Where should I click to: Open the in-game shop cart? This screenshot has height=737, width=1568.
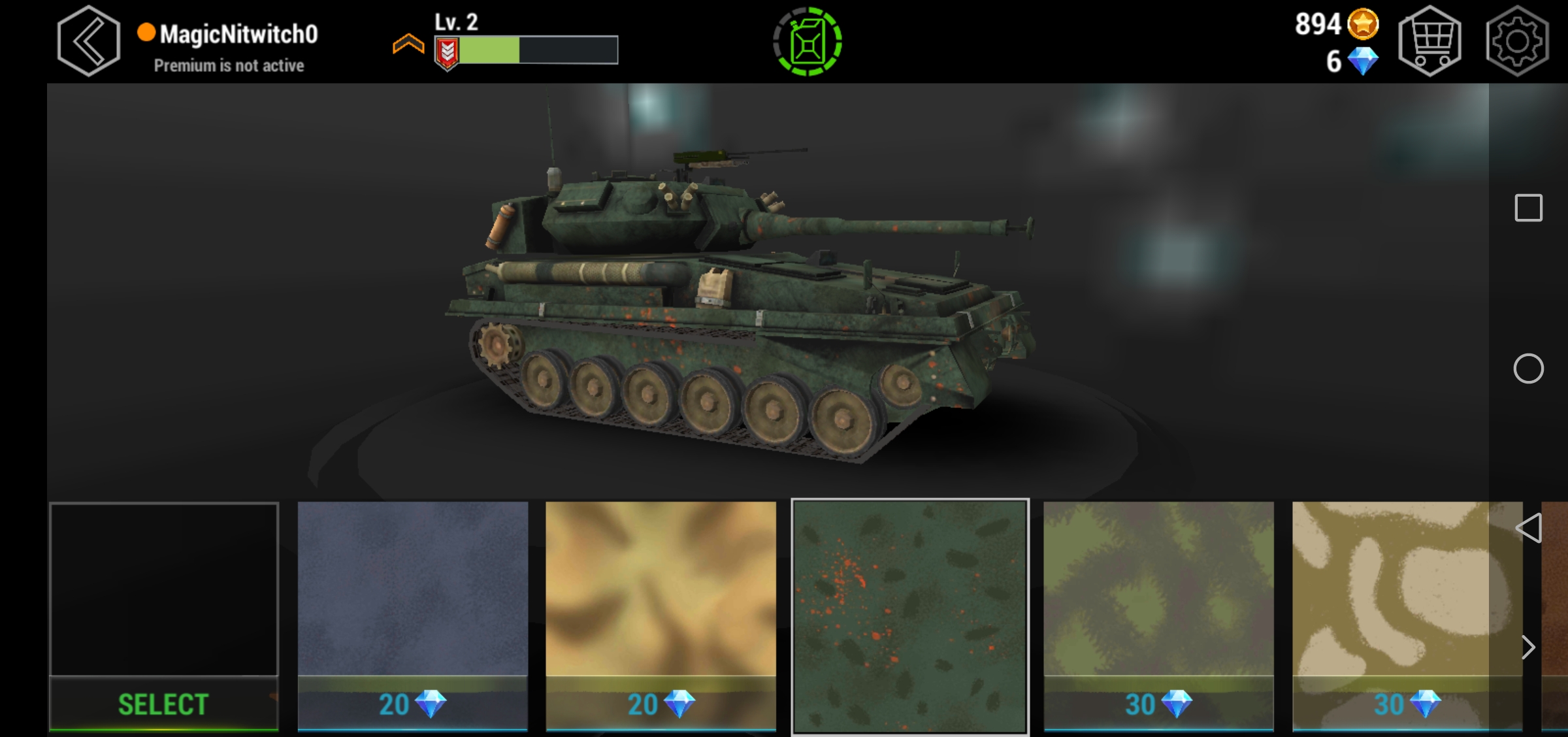coord(1431,41)
